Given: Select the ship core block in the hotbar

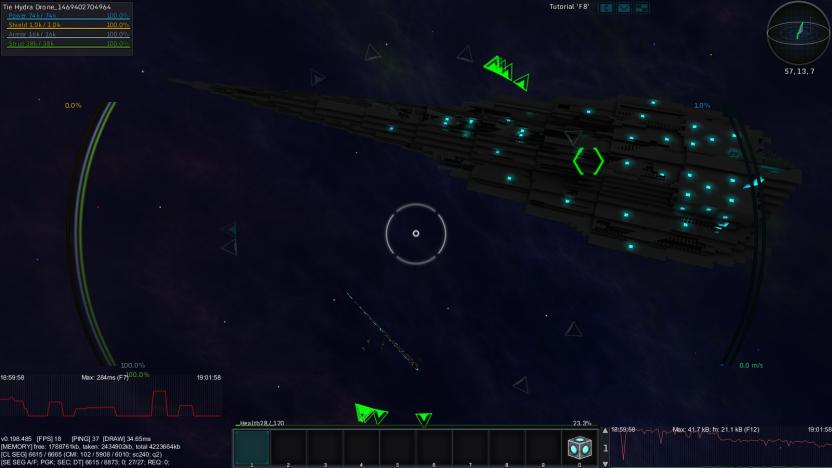Looking at the screenshot, I should click(x=579, y=447).
